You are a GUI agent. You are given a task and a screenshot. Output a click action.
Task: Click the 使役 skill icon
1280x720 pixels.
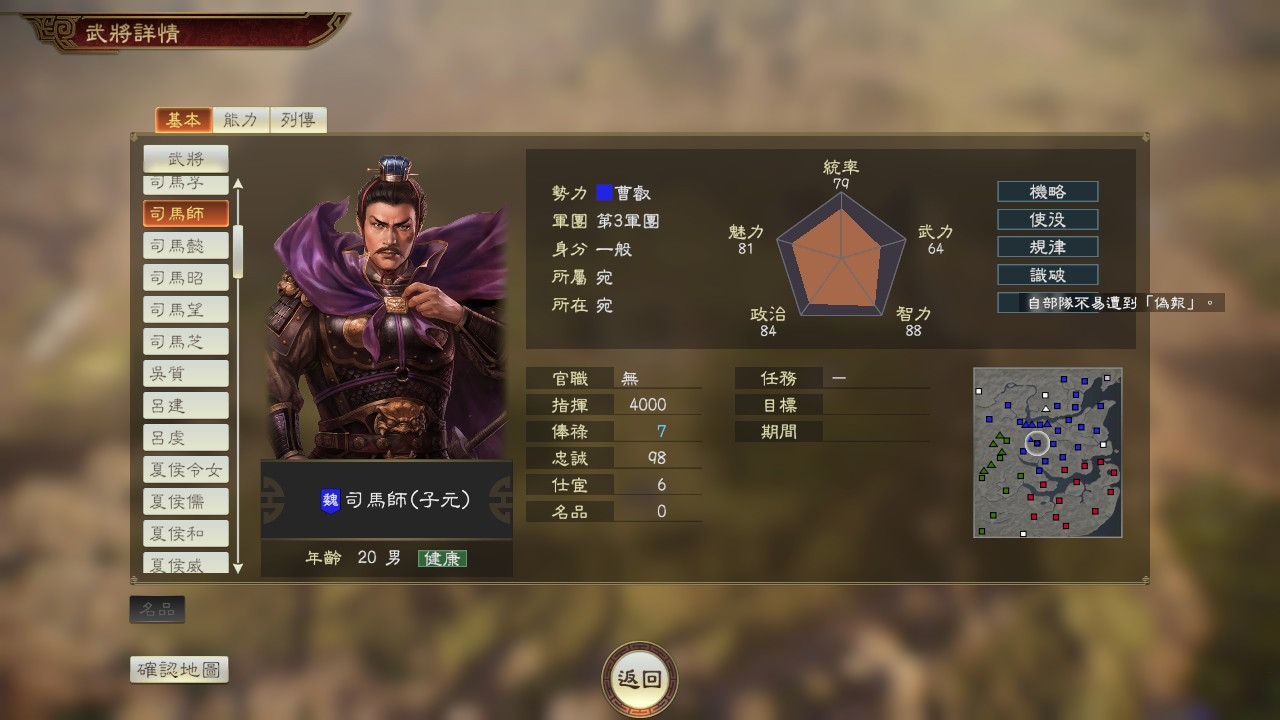[x=1047, y=219]
